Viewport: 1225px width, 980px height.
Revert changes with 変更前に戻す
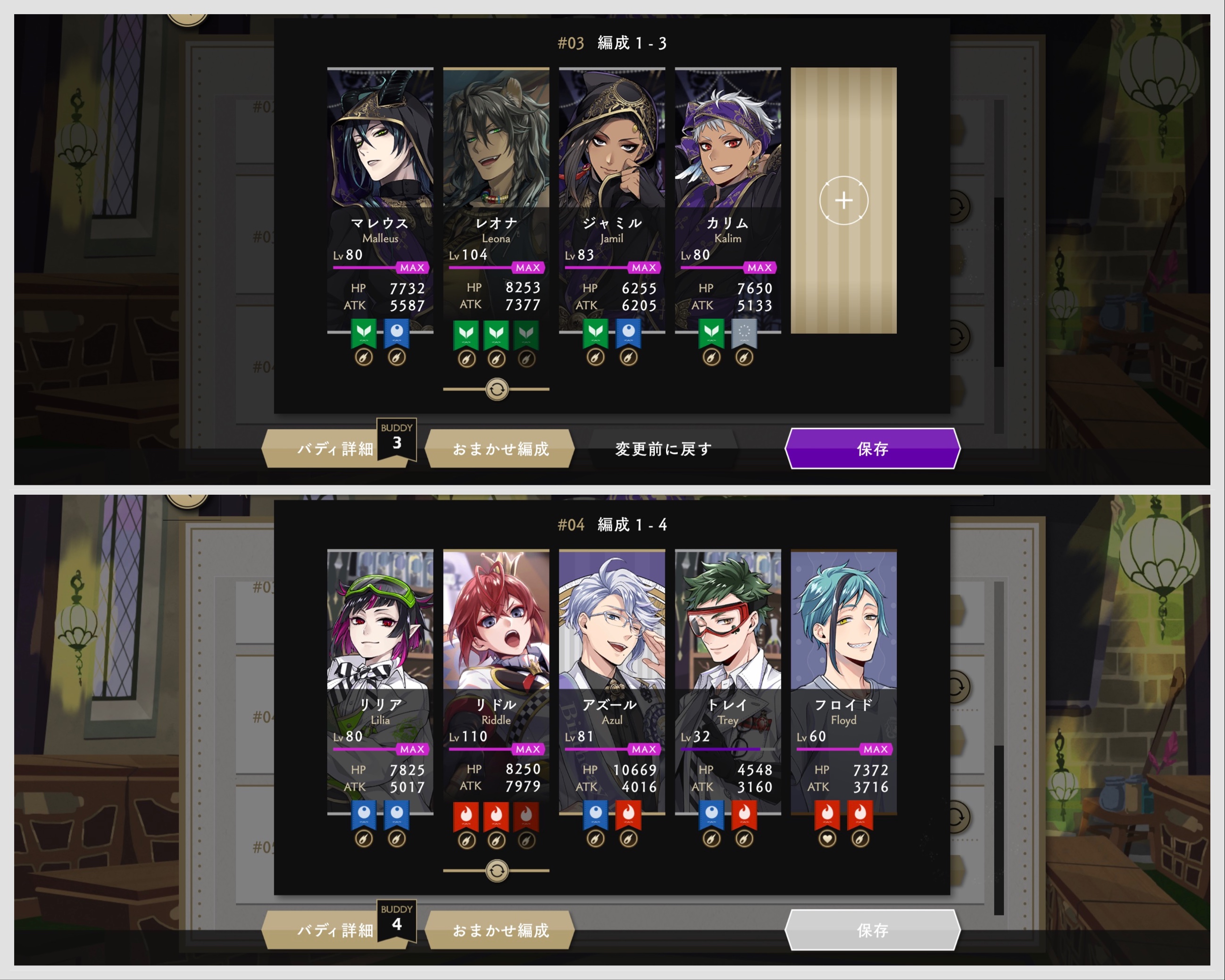(x=663, y=449)
